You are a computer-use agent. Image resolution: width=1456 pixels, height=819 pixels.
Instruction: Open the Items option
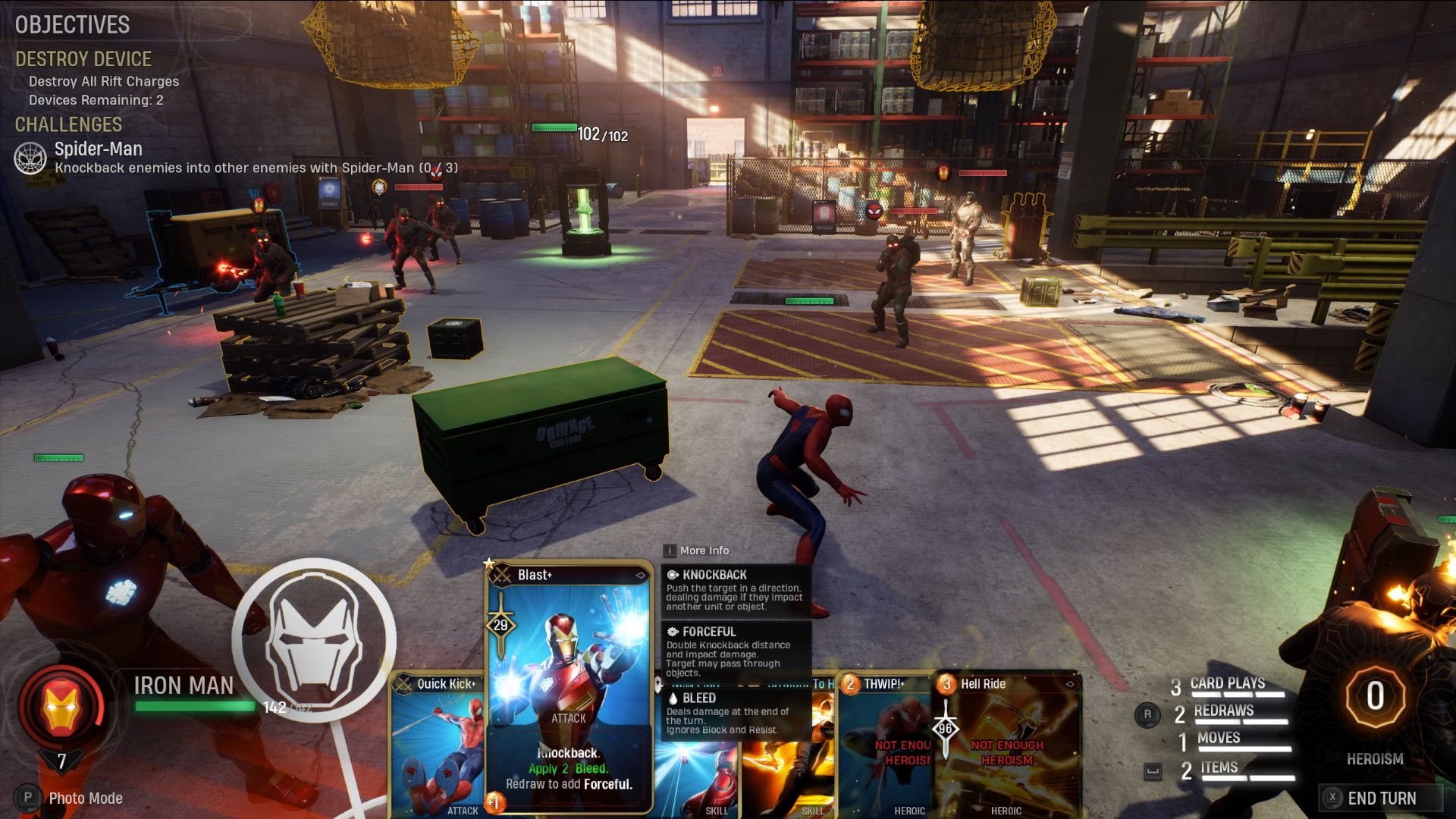click(1219, 769)
